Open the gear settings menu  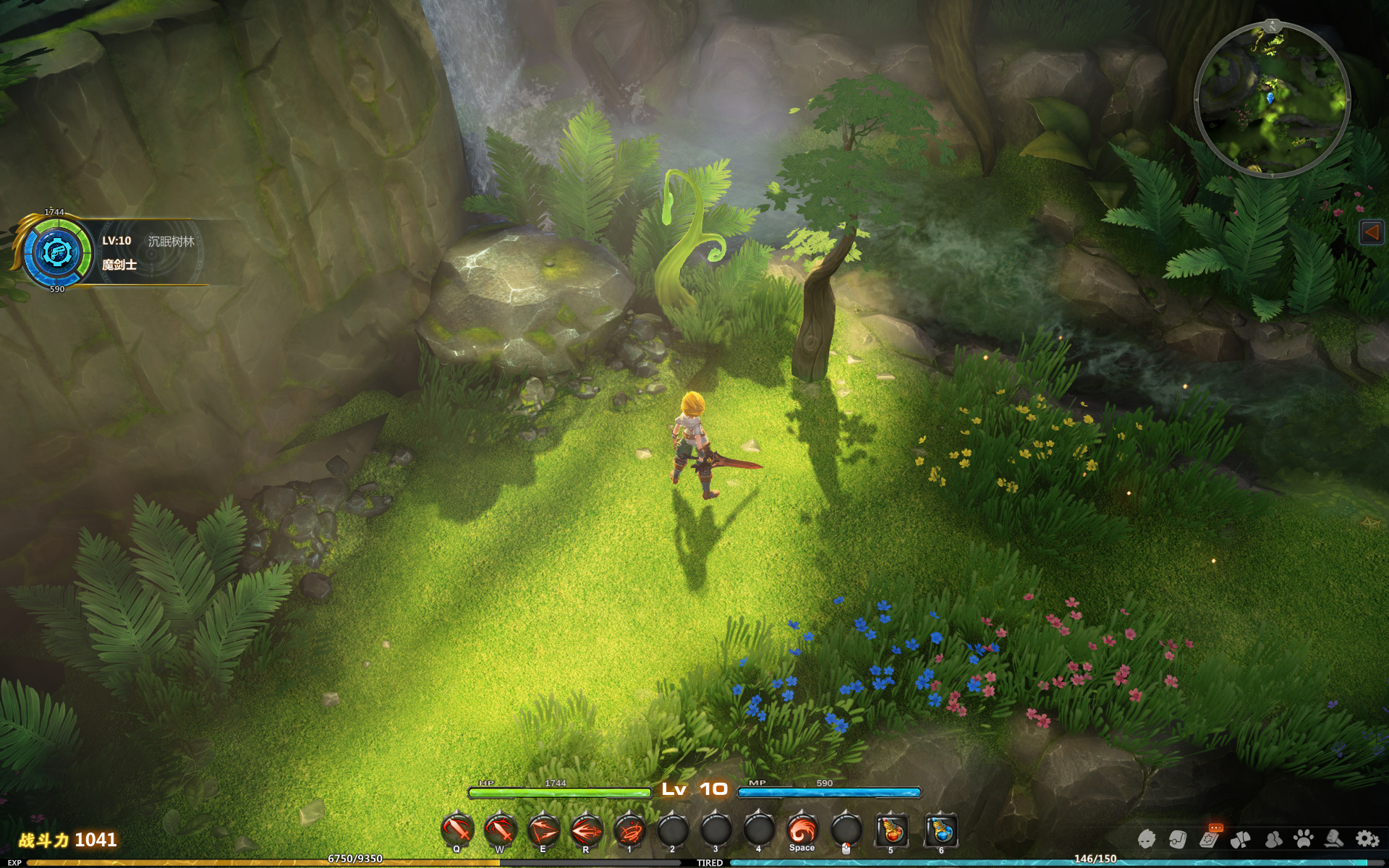pos(1367,839)
